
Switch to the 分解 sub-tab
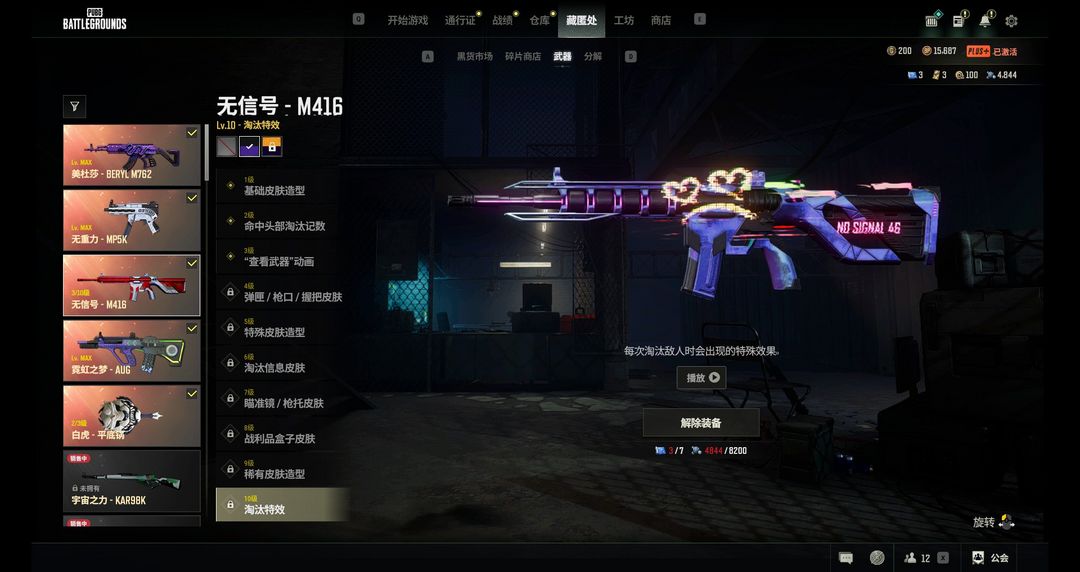pos(593,57)
